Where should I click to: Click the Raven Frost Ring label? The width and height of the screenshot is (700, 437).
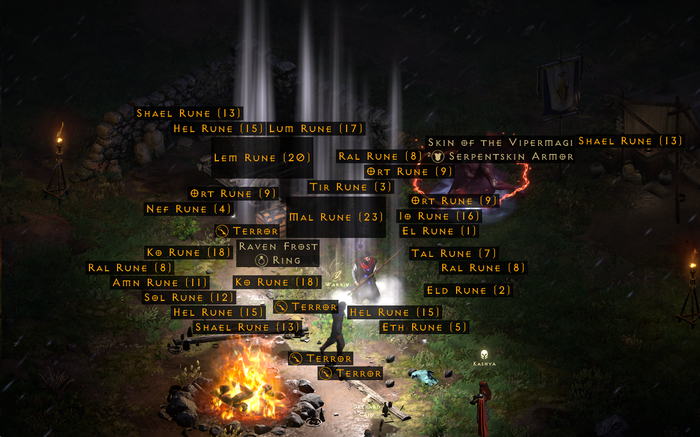[279, 253]
